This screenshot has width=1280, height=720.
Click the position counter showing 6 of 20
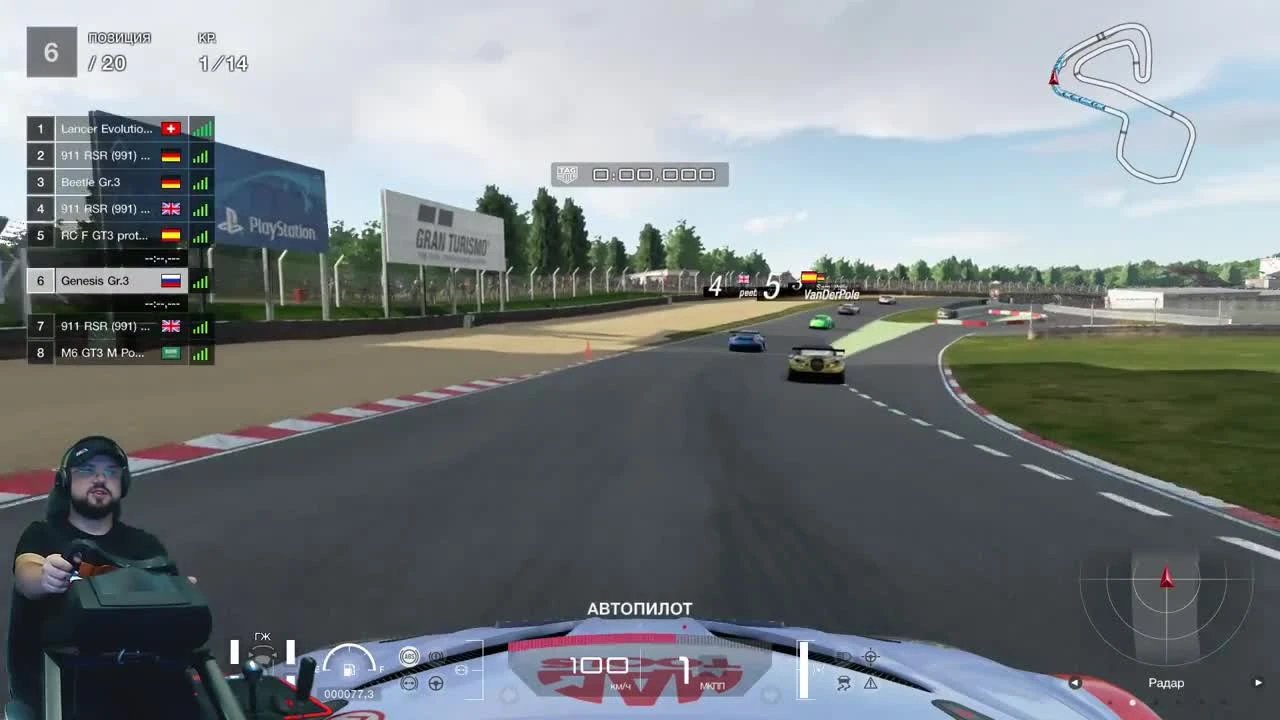(x=77, y=50)
